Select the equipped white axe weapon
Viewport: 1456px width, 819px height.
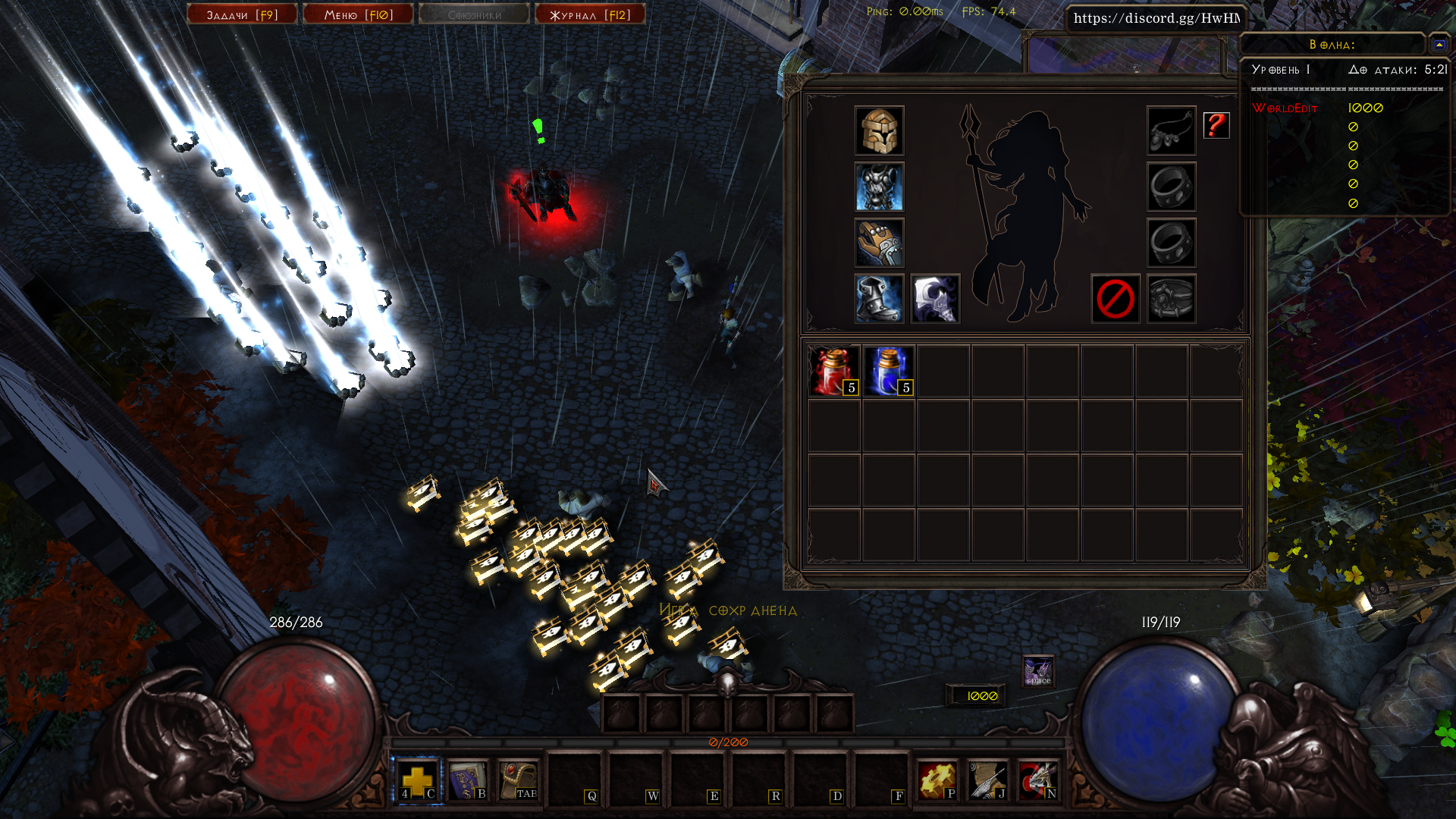(935, 299)
